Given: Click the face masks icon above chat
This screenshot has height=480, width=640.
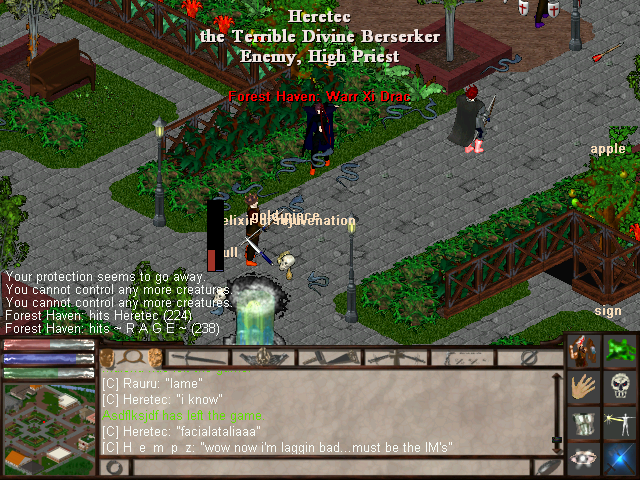Looking at the screenshot, I should tap(156, 357).
